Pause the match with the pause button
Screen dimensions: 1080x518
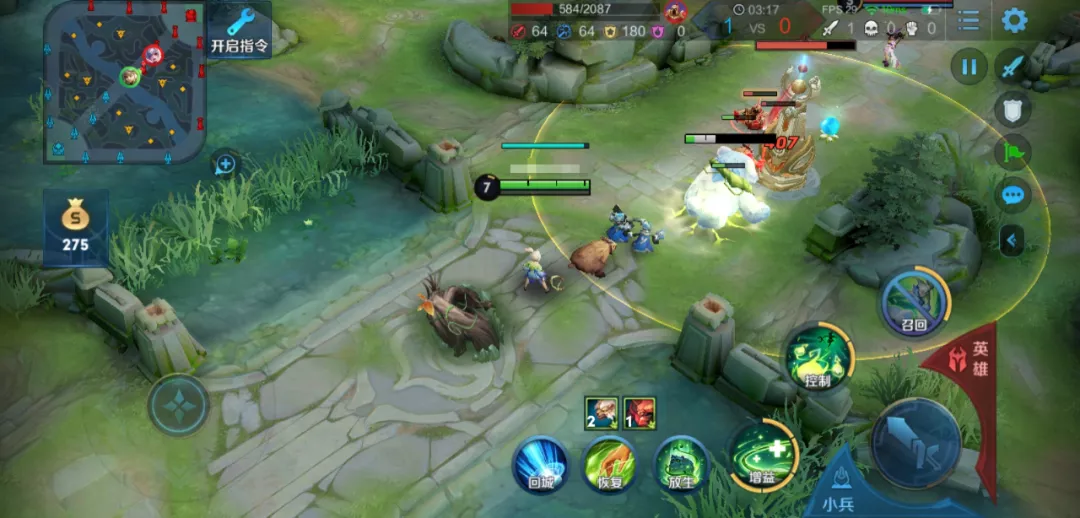pos(968,68)
